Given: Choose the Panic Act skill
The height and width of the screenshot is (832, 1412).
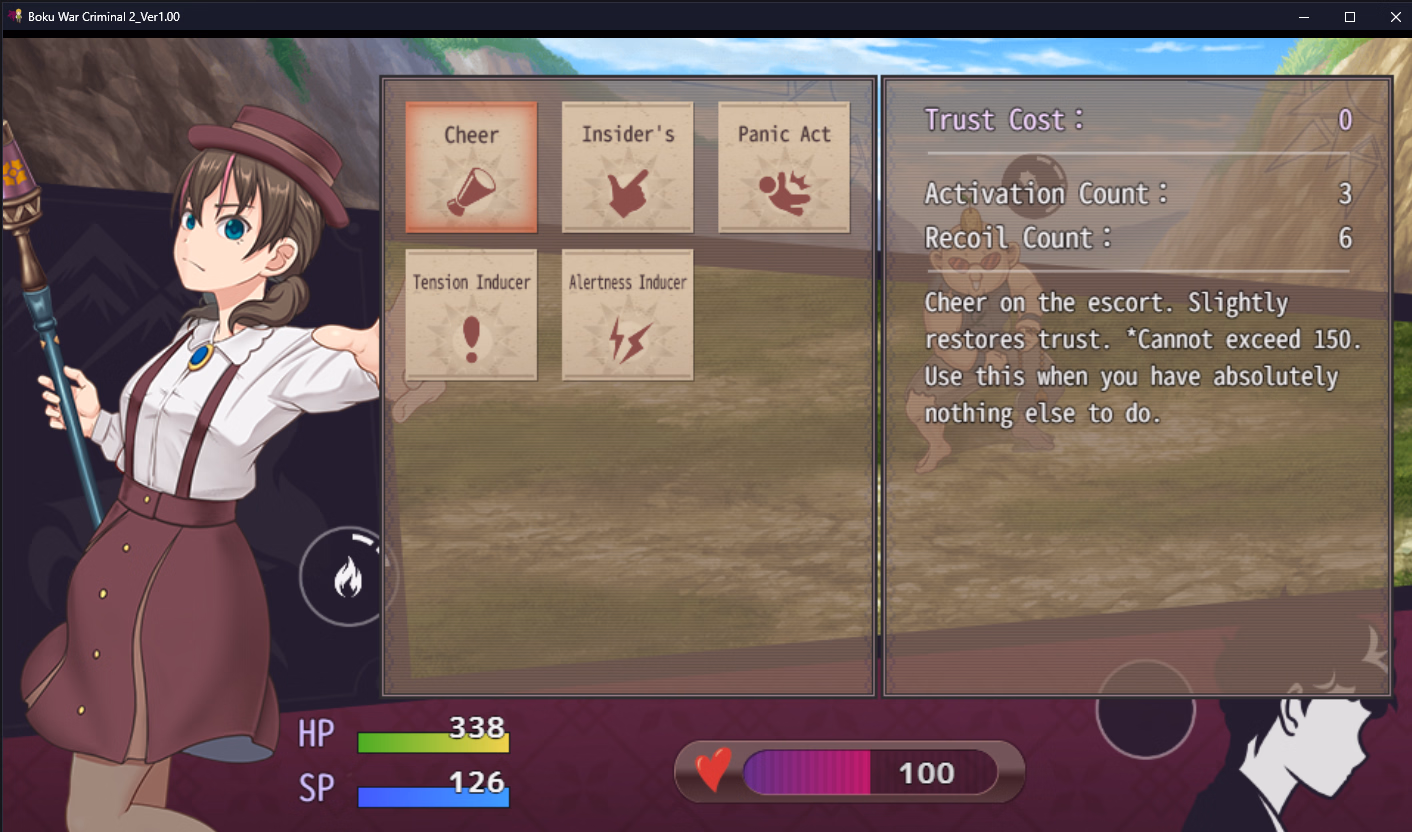Looking at the screenshot, I should coord(784,166).
